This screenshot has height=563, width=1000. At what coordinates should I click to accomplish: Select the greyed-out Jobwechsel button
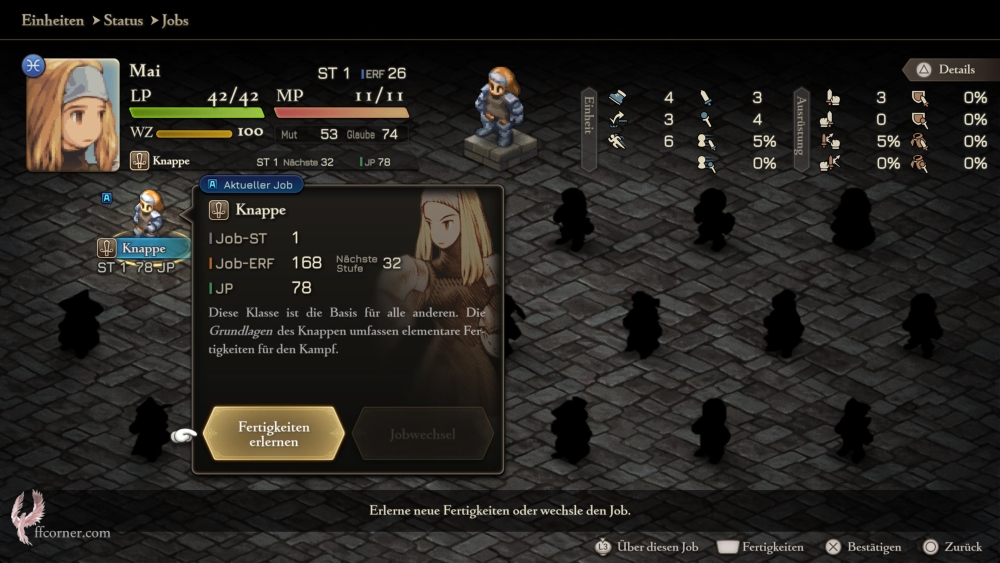click(423, 434)
